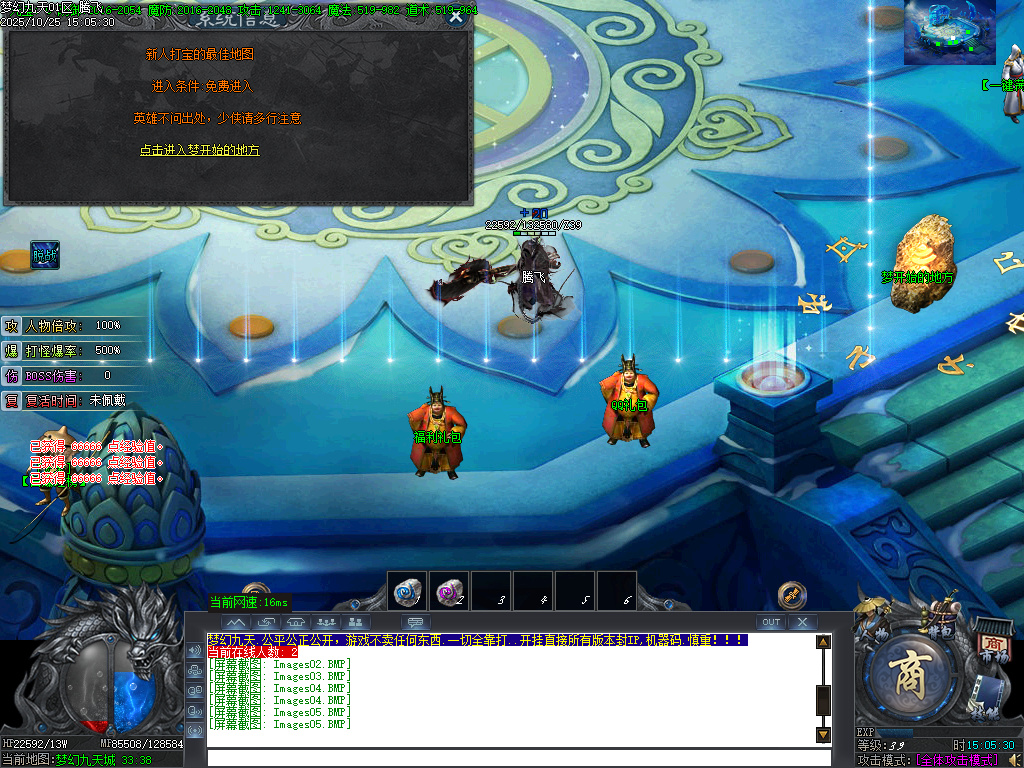This screenshot has width=1024, height=768.
Task: Toggle the speaker sound icon
Action: (x=194, y=651)
